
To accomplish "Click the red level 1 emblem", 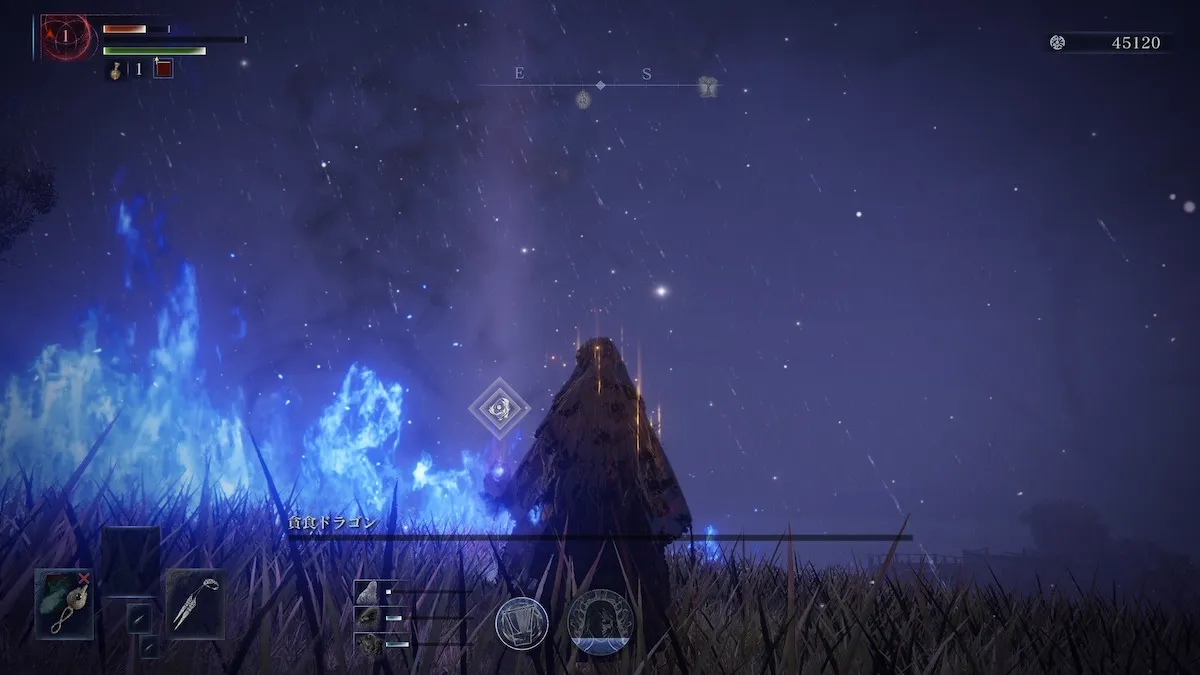I will [x=66, y=37].
